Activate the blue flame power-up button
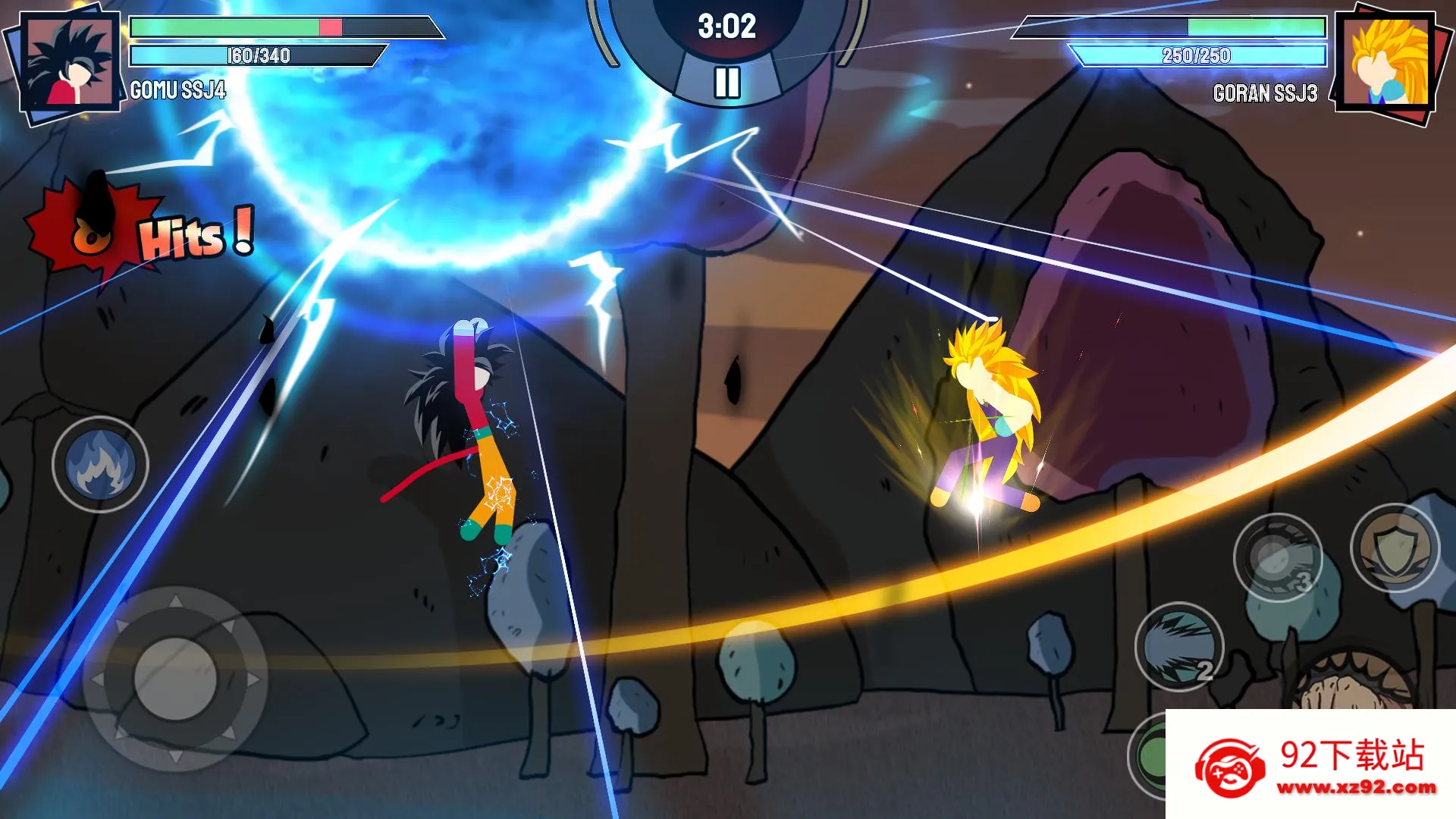Viewport: 1456px width, 819px height. (100, 464)
